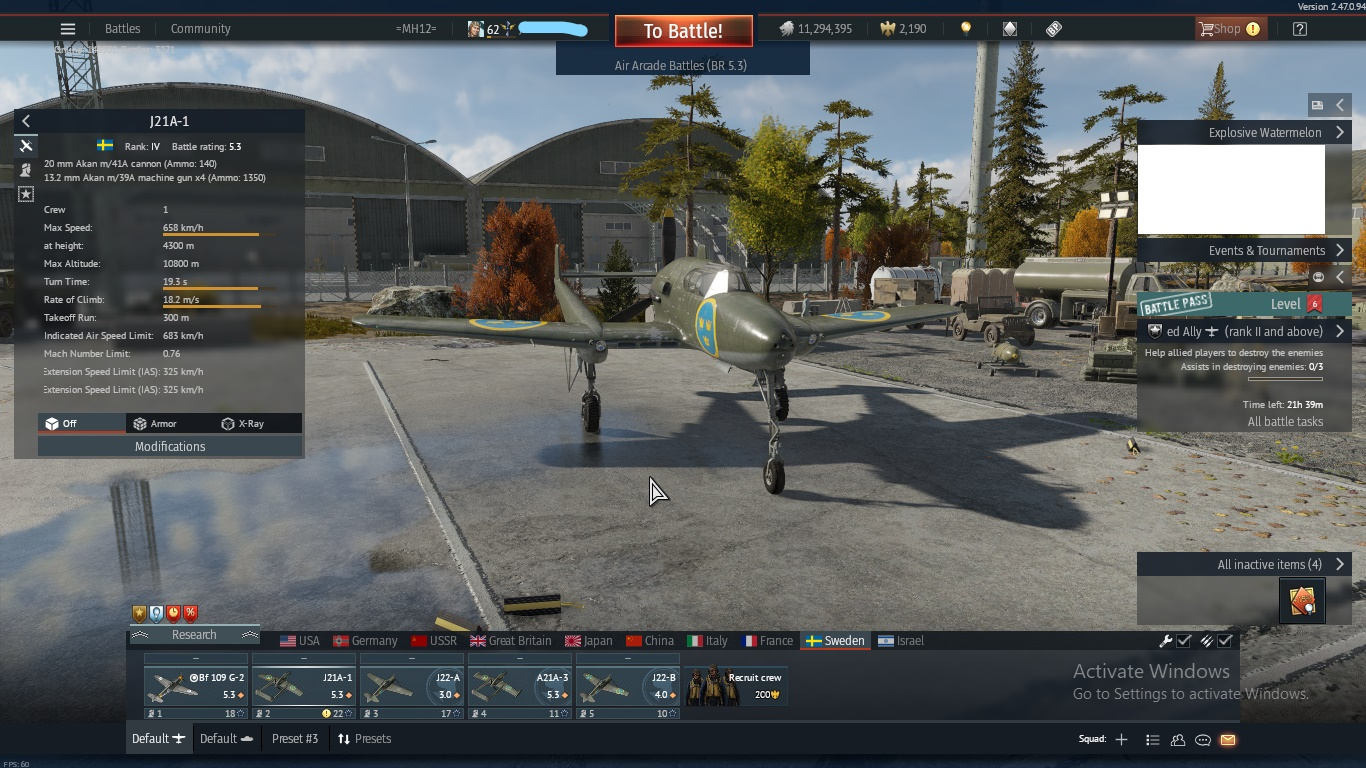The image size is (1366, 768).
Task: Select the Germany nation tab
Action: pos(365,641)
